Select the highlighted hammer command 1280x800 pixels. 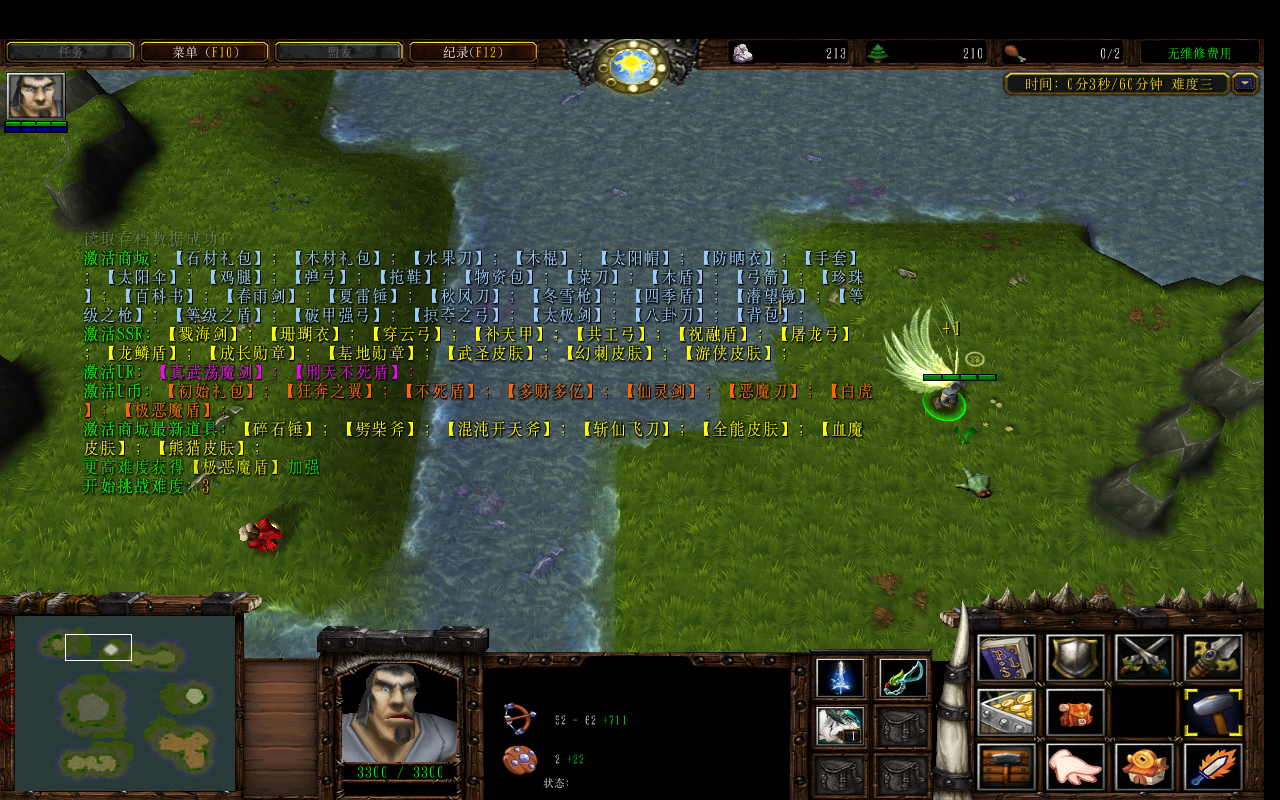[1214, 712]
